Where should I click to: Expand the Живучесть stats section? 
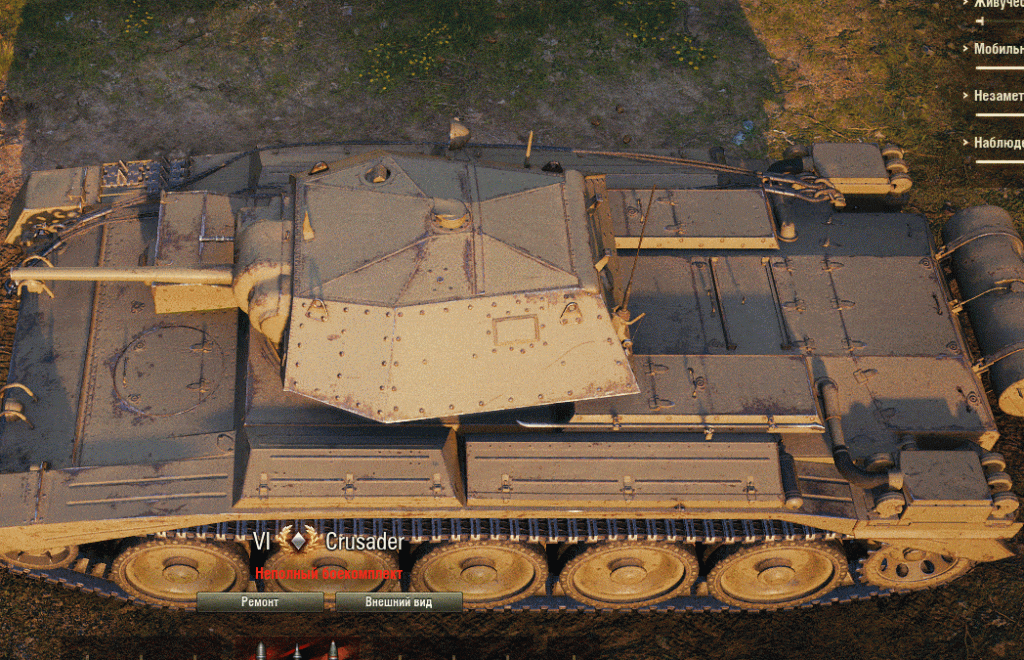(x=996, y=3)
